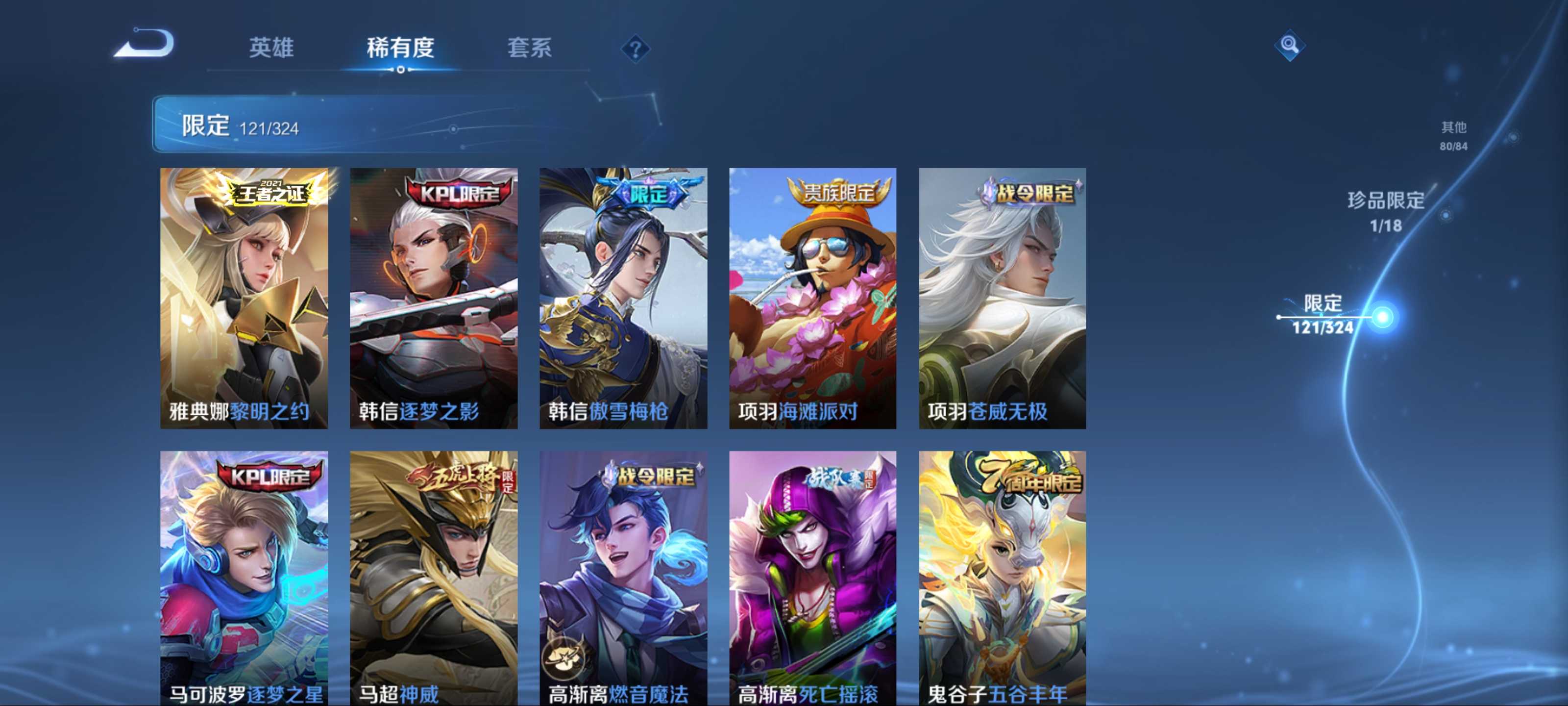Image resolution: width=1568 pixels, height=706 pixels.
Task: Show the 项羽 苍威无极 skin card
Action: tap(1002, 298)
